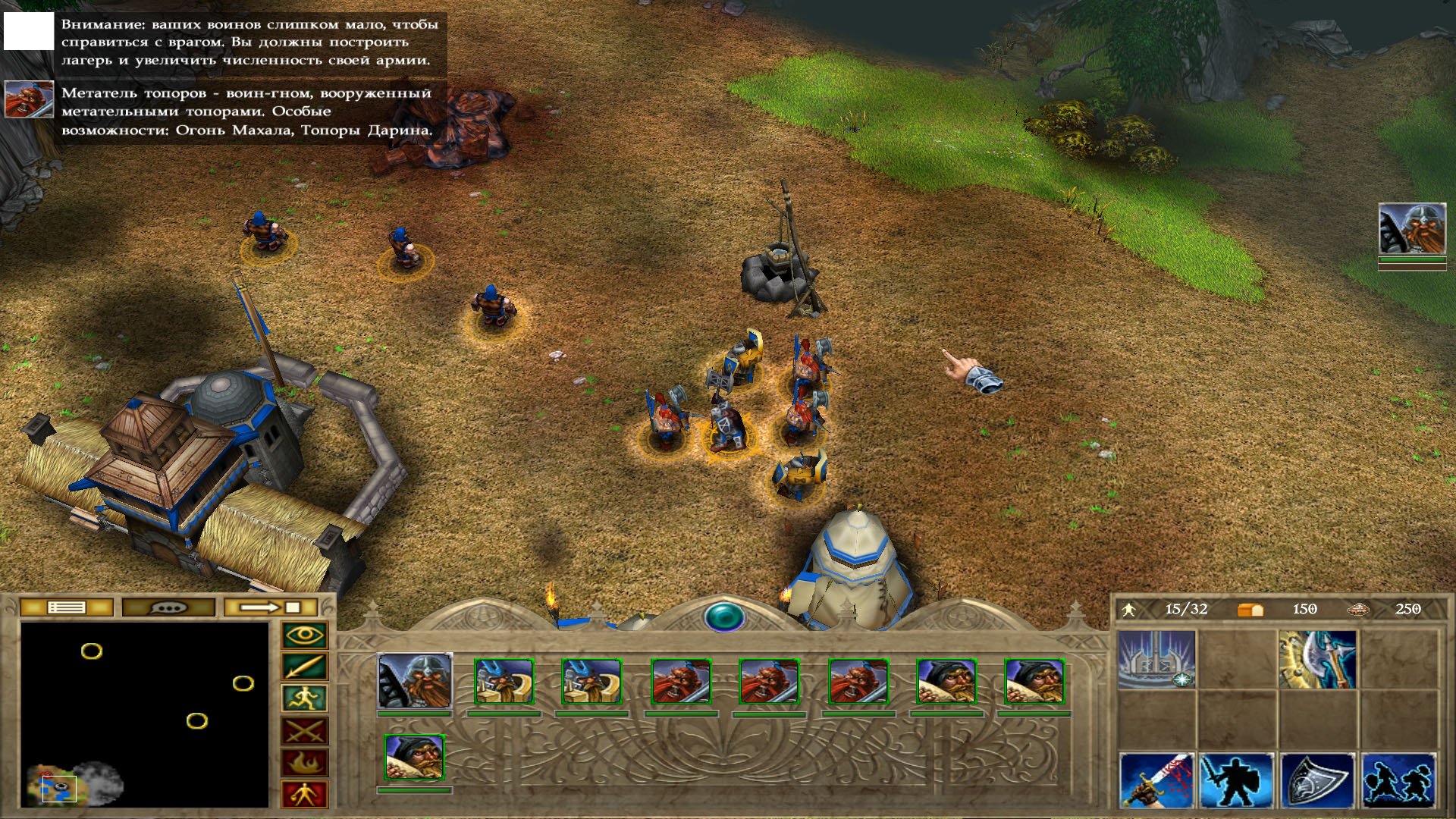This screenshot has width=1456, height=819.
Task: Activate the shield defense command
Action: (1317, 780)
